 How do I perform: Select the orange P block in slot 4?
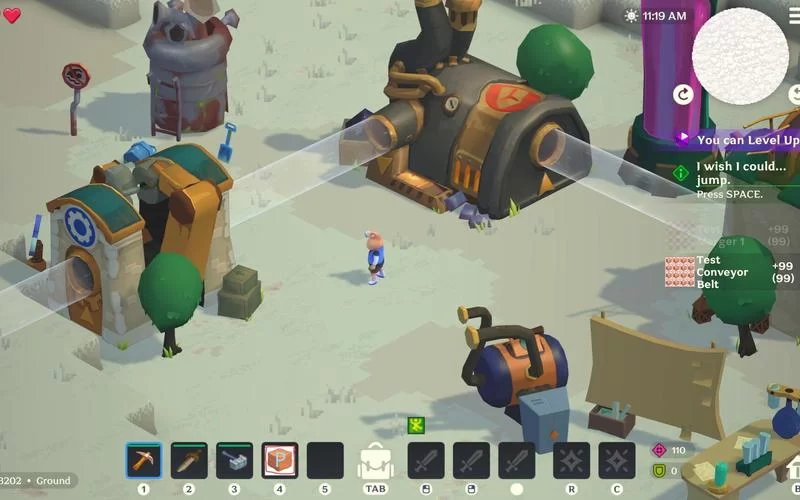click(280, 460)
